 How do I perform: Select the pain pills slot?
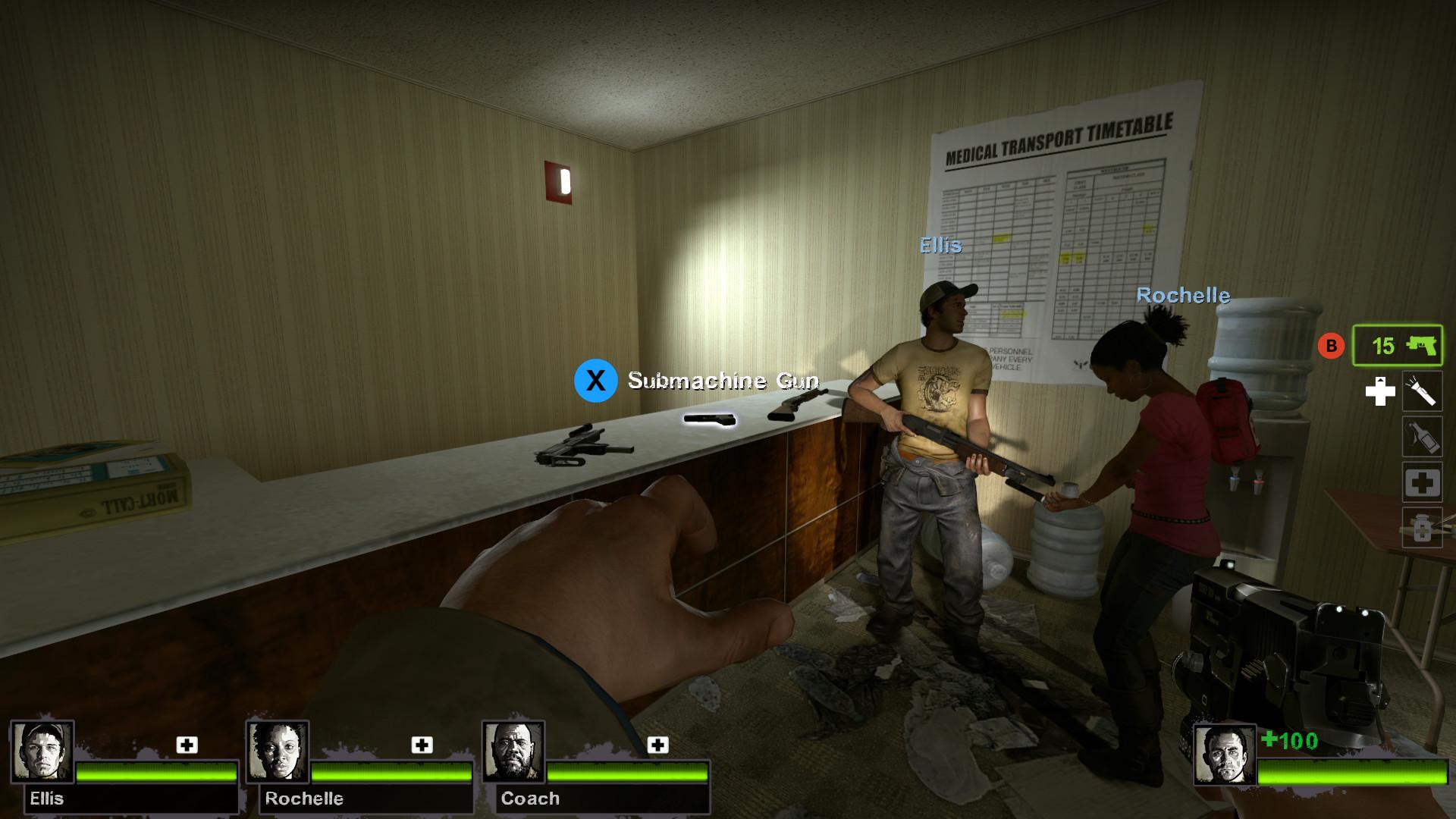click(x=1422, y=528)
